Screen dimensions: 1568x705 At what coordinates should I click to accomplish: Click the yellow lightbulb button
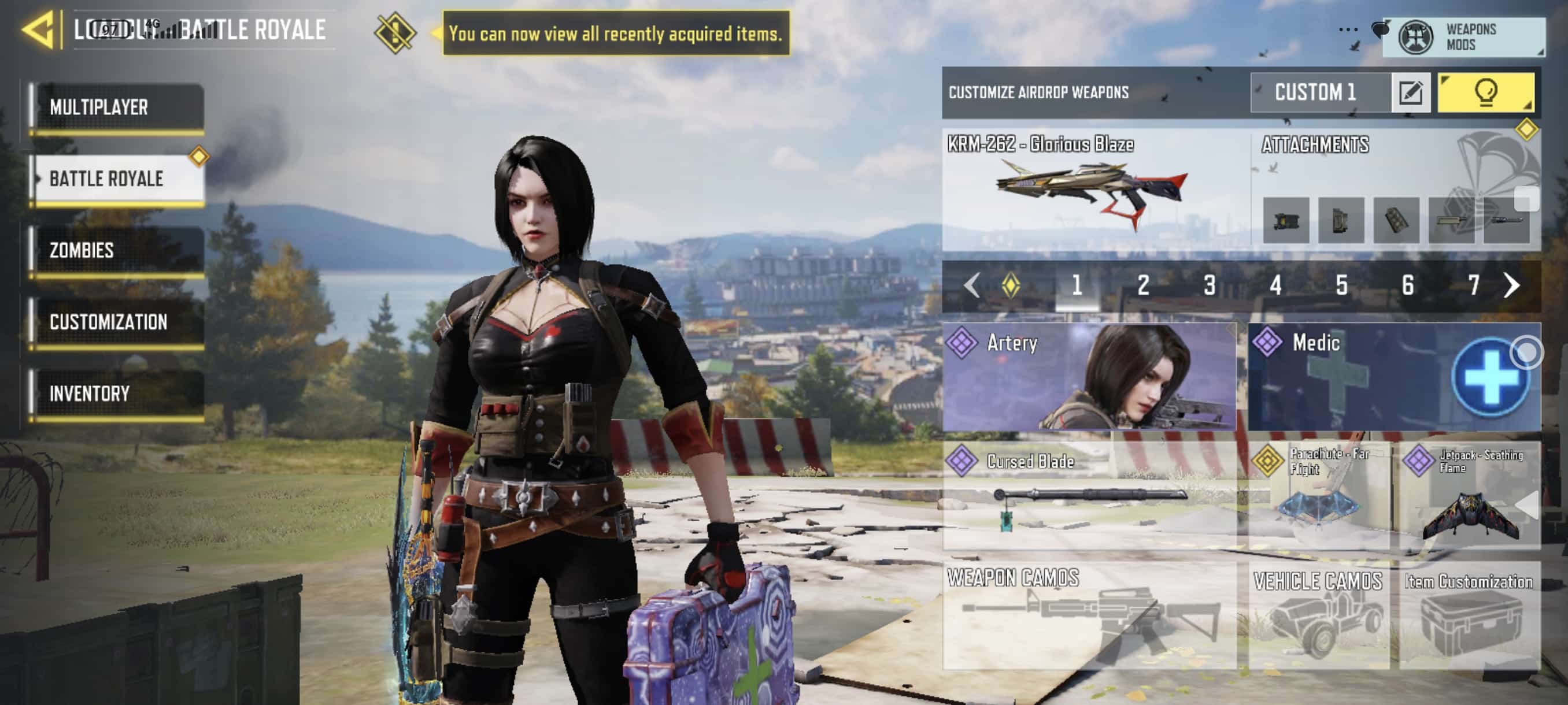tap(1485, 92)
